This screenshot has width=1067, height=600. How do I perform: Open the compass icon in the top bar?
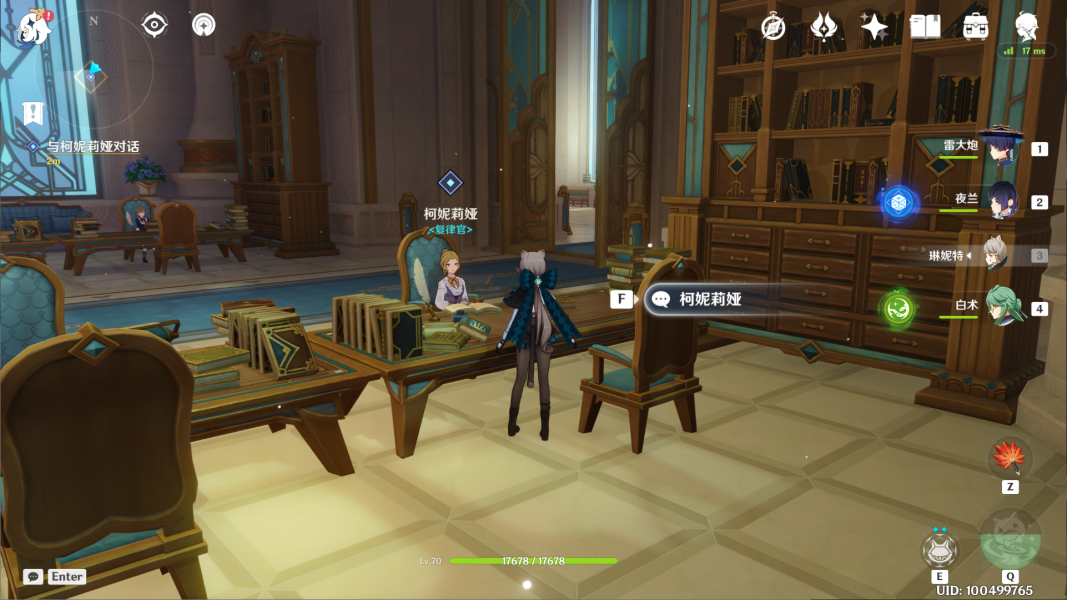click(773, 27)
